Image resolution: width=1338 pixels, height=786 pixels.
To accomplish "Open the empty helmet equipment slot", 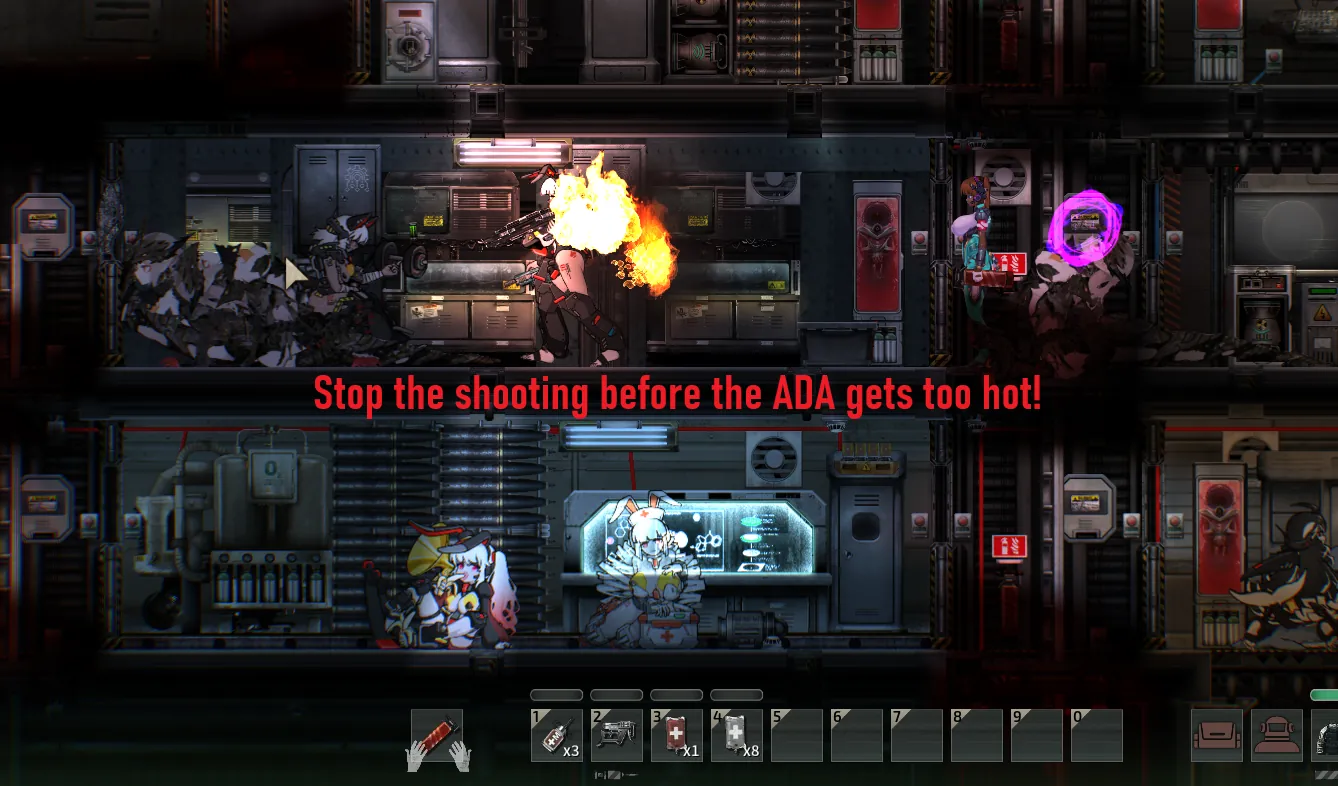I will pos(1277,736).
